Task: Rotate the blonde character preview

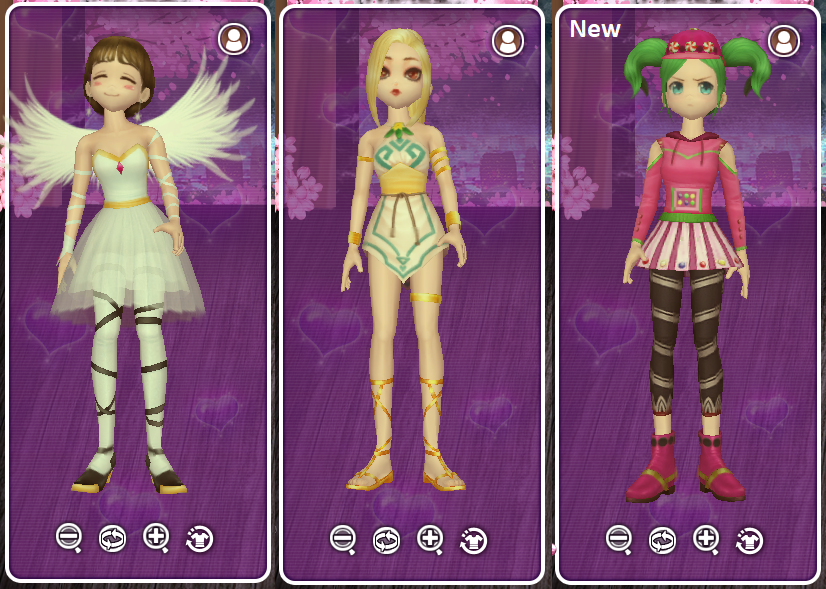Action: pyautogui.click(x=386, y=540)
